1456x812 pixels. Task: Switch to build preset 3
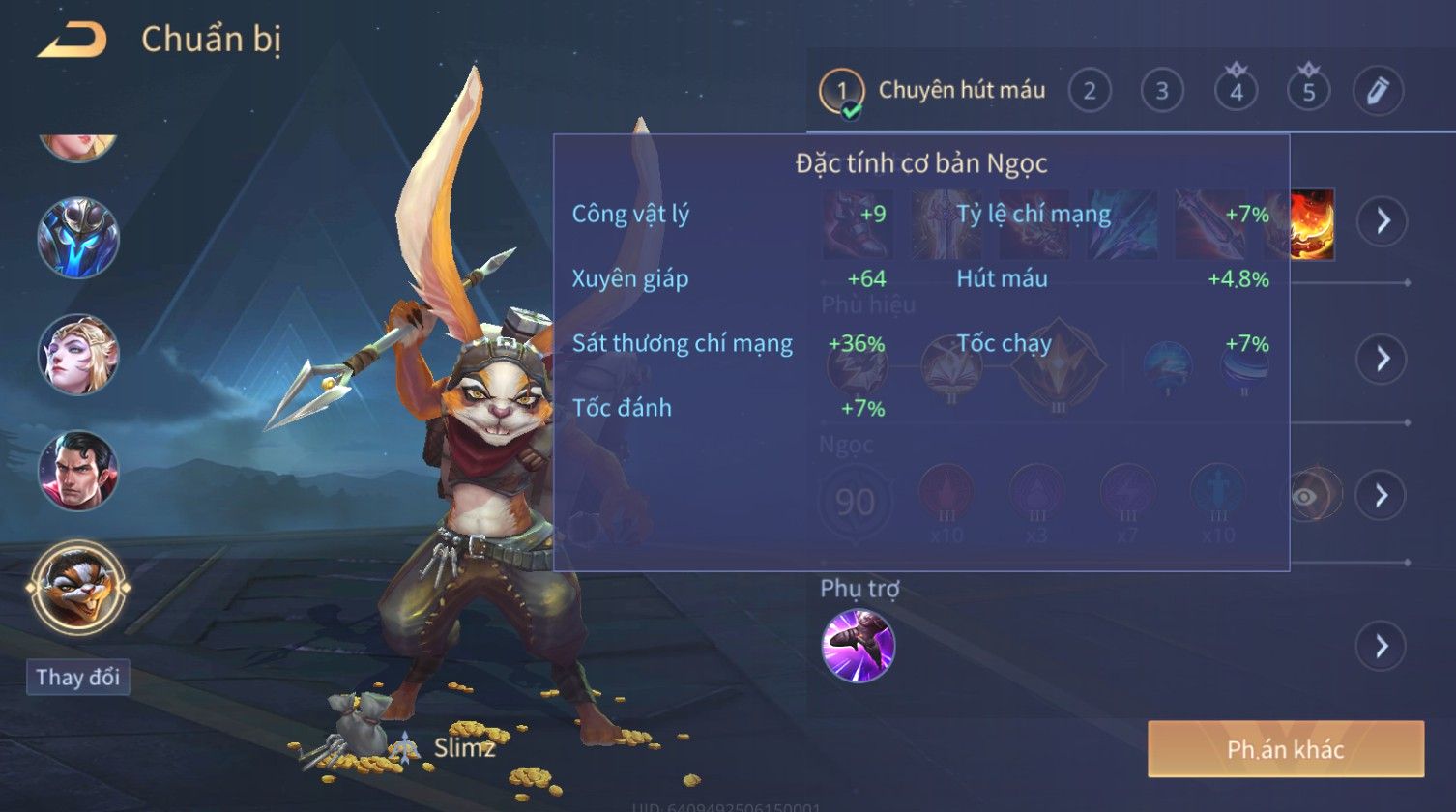(x=1162, y=92)
